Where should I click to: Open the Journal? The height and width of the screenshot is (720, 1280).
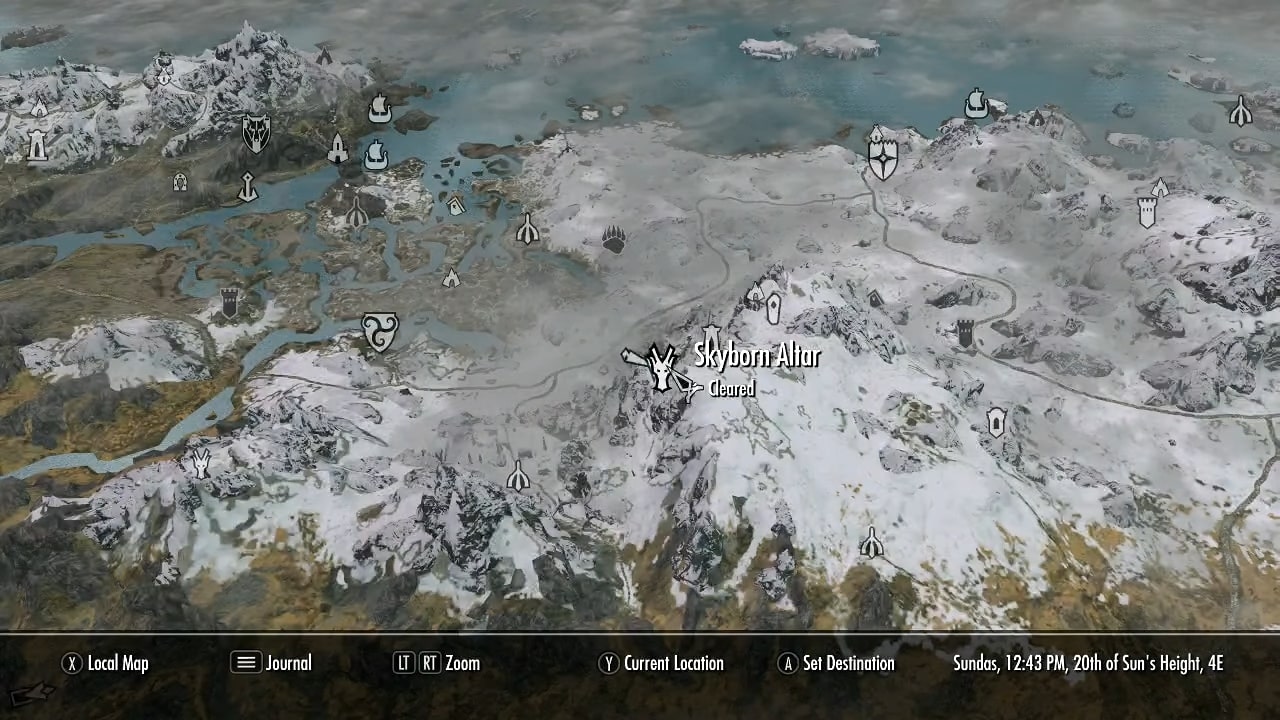287,663
